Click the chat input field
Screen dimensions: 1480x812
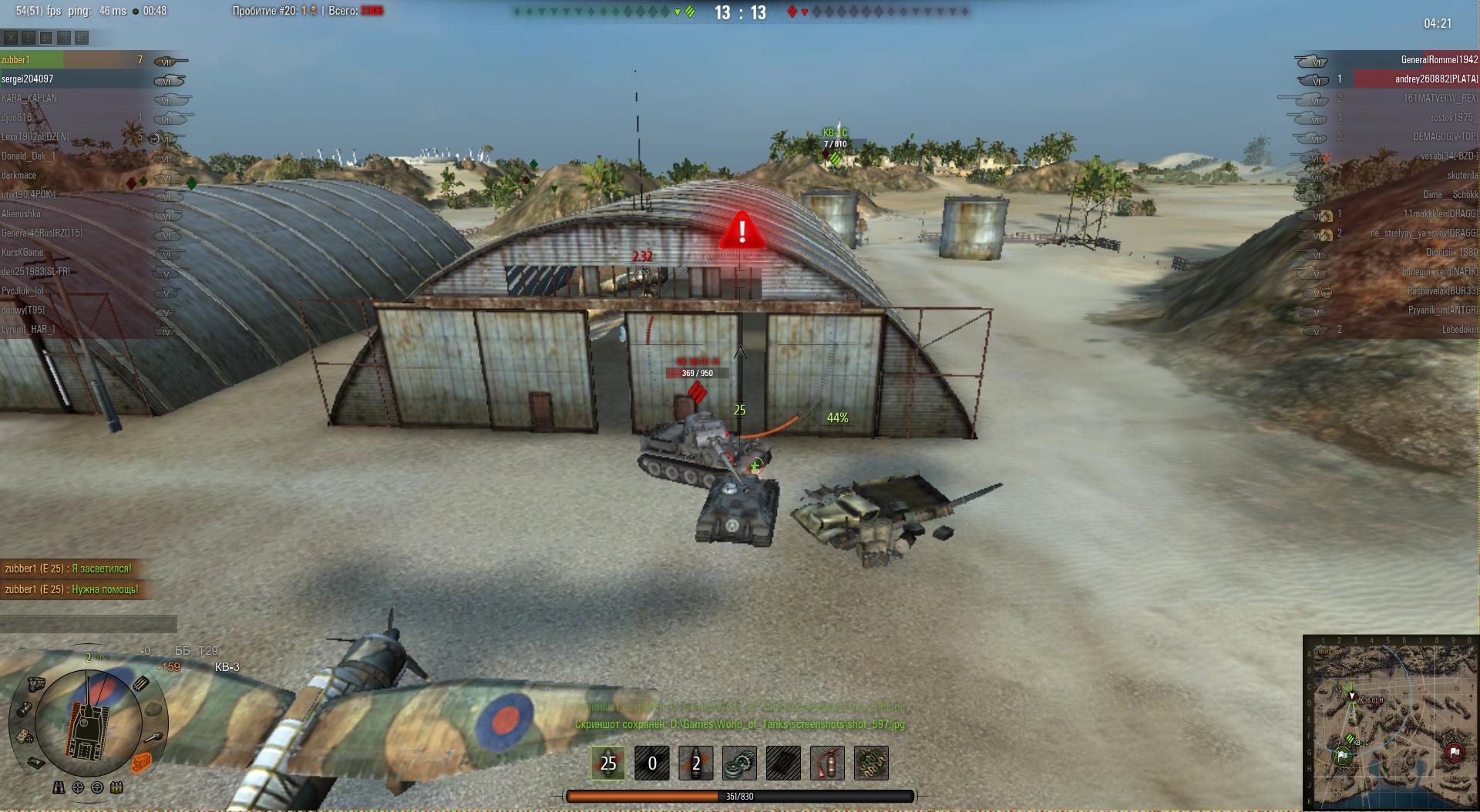[x=89, y=623]
